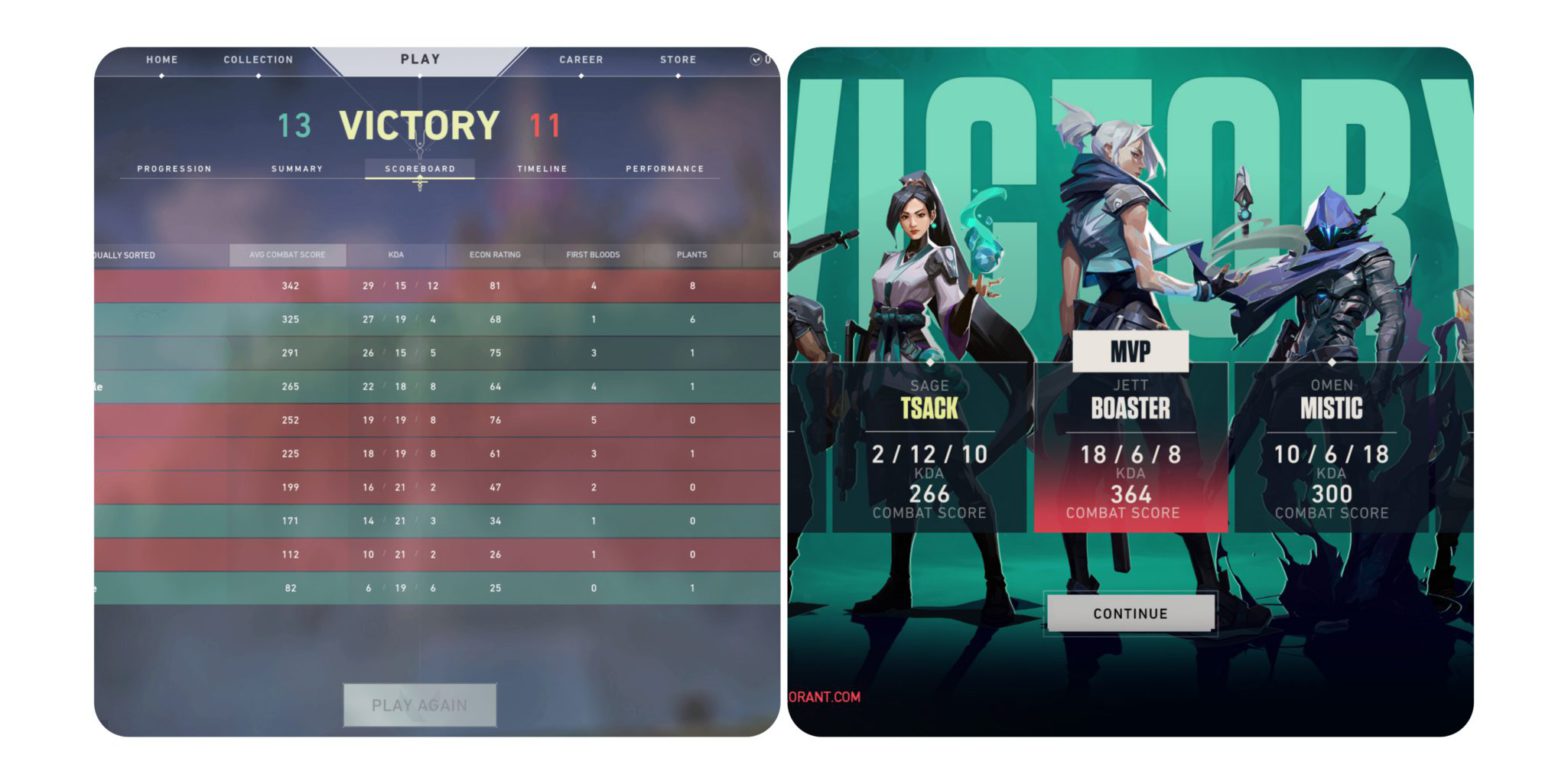Image resolution: width=1568 pixels, height=784 pixels.
Task: Open the match Summary tab
Action: [x=296, y=168]
